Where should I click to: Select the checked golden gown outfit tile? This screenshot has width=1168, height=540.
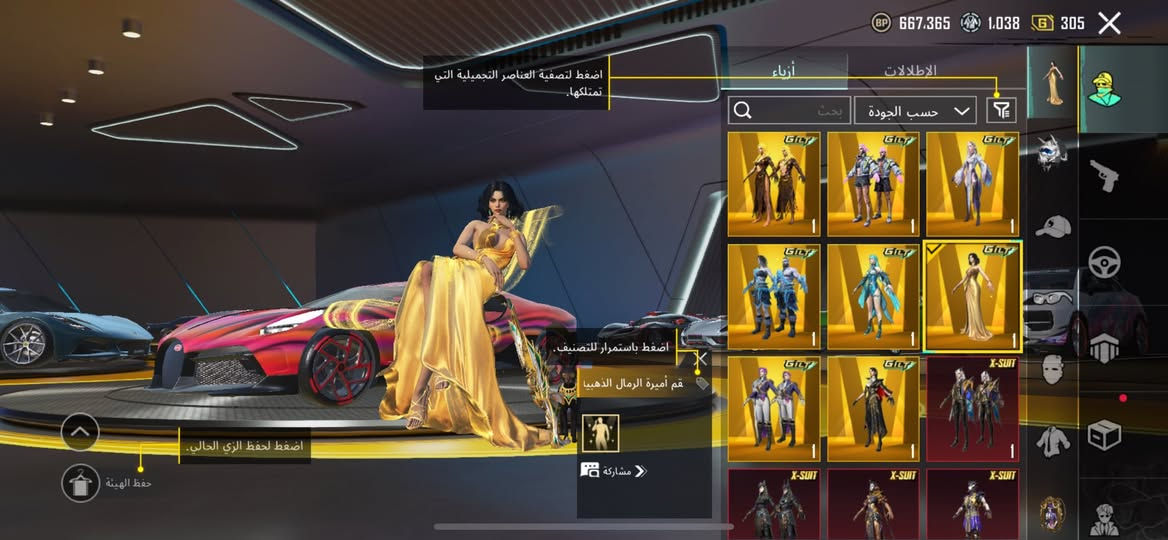pos(972,296)
